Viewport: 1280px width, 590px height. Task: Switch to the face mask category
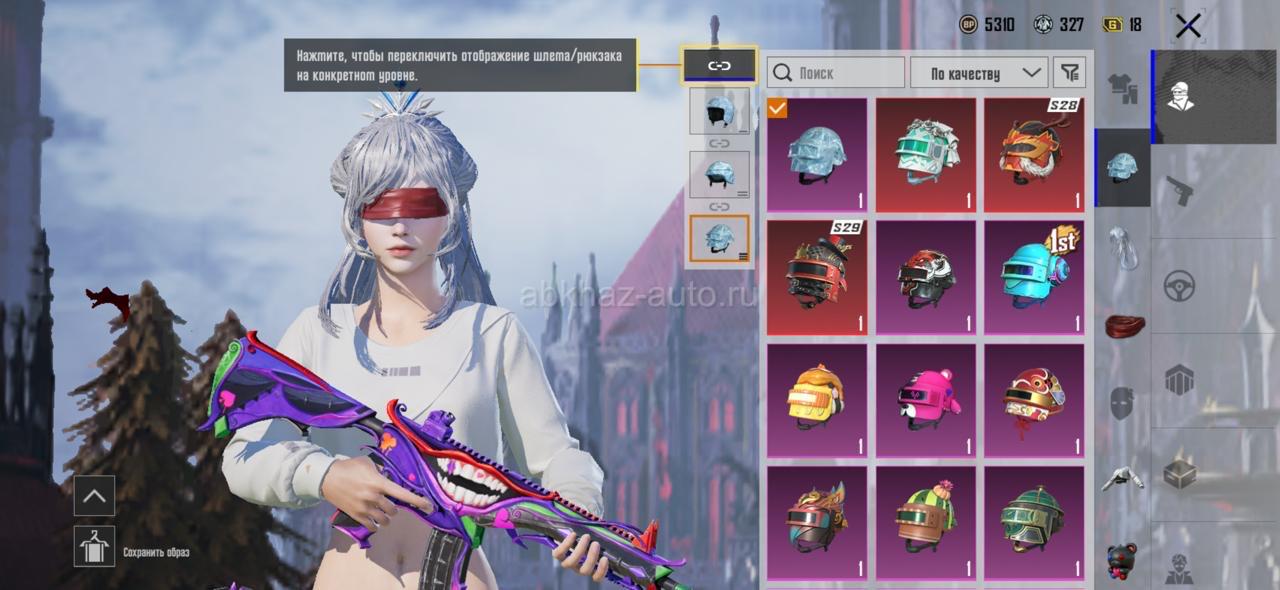pos(1122,403)
